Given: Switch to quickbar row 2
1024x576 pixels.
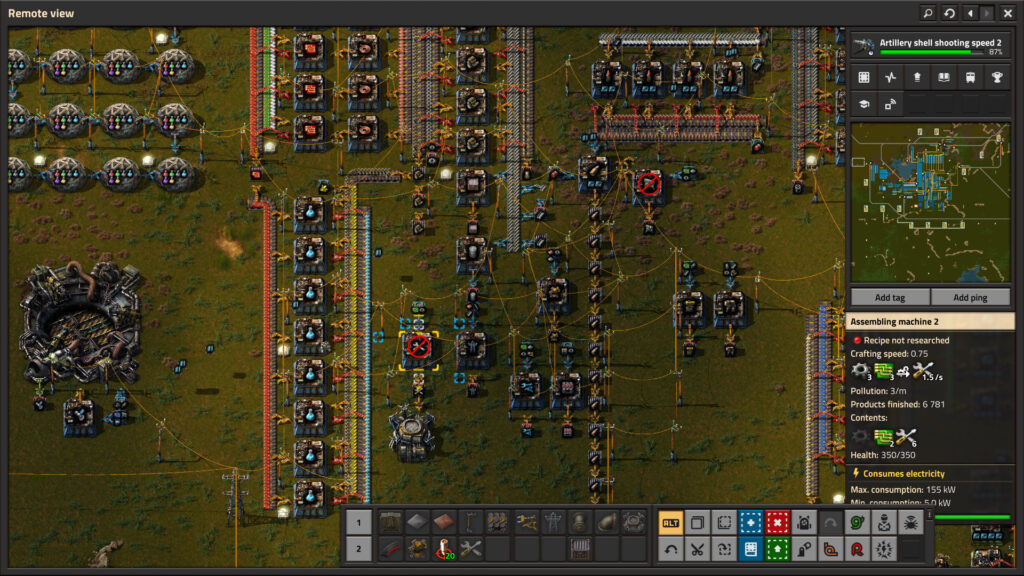Looking at the screenshot, I should pos(359,548).
